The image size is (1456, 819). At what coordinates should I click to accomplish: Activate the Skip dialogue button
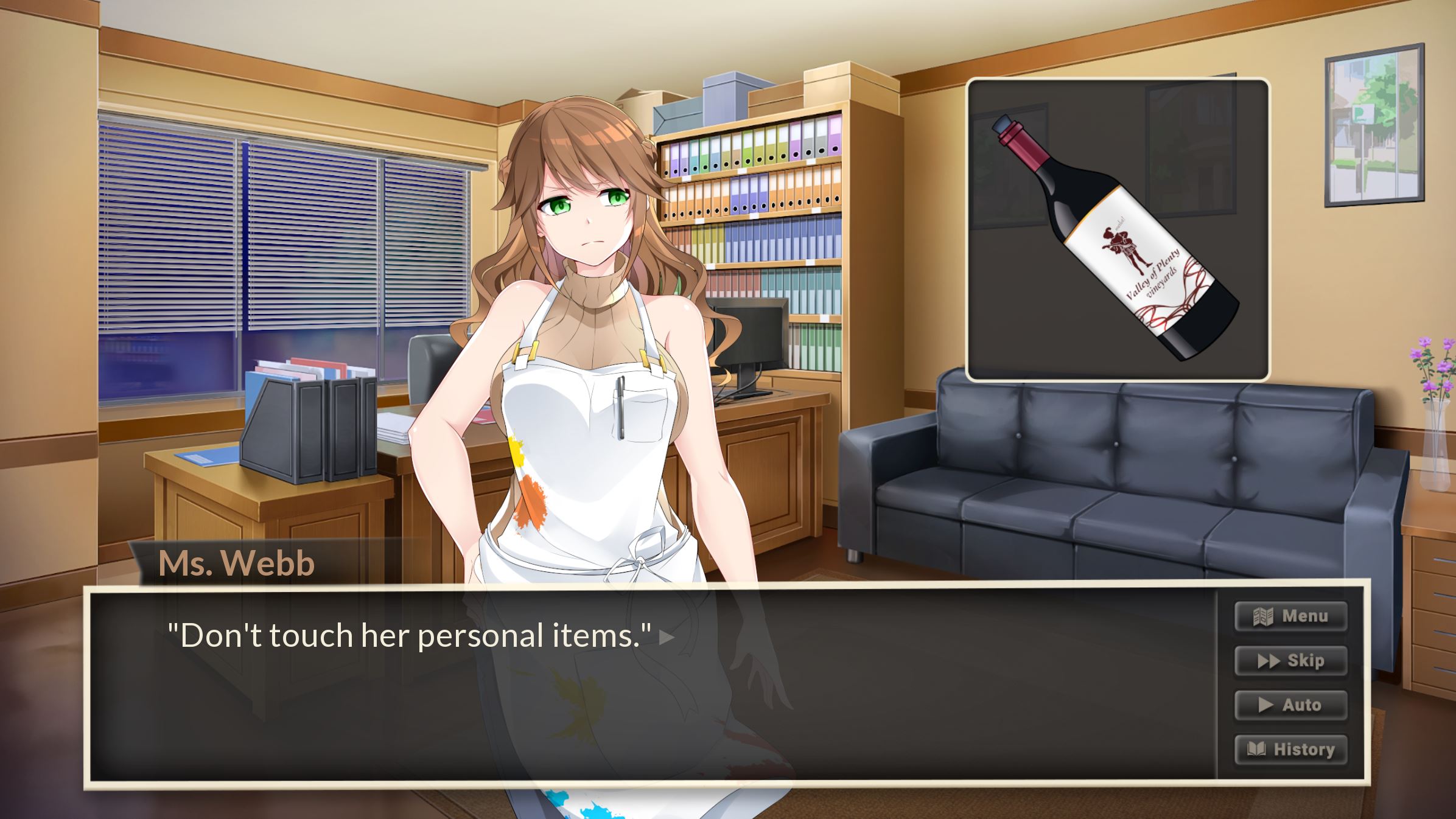tap(1290, 661)
